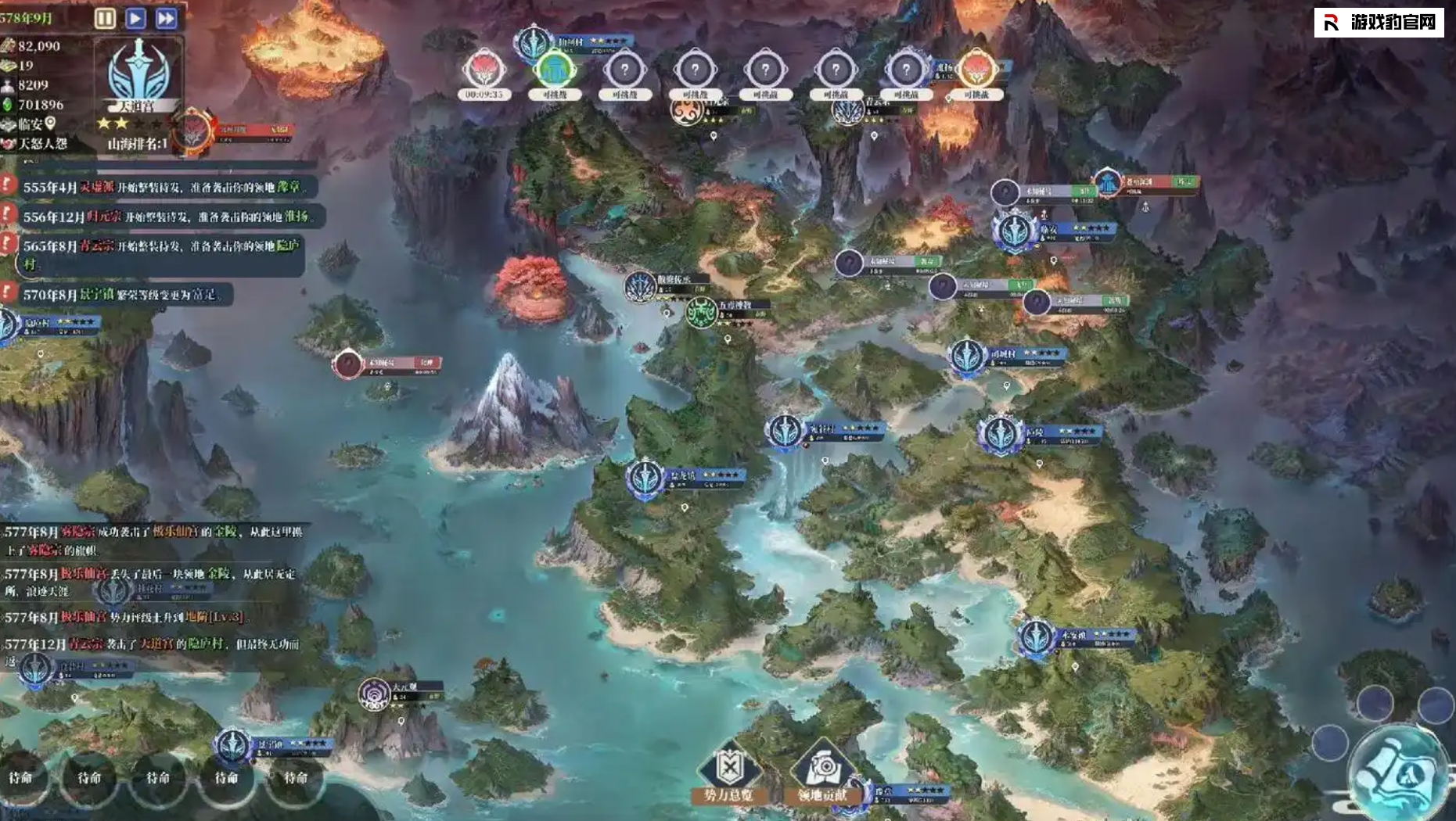
Task: Pause the game time
Action: 105,18
